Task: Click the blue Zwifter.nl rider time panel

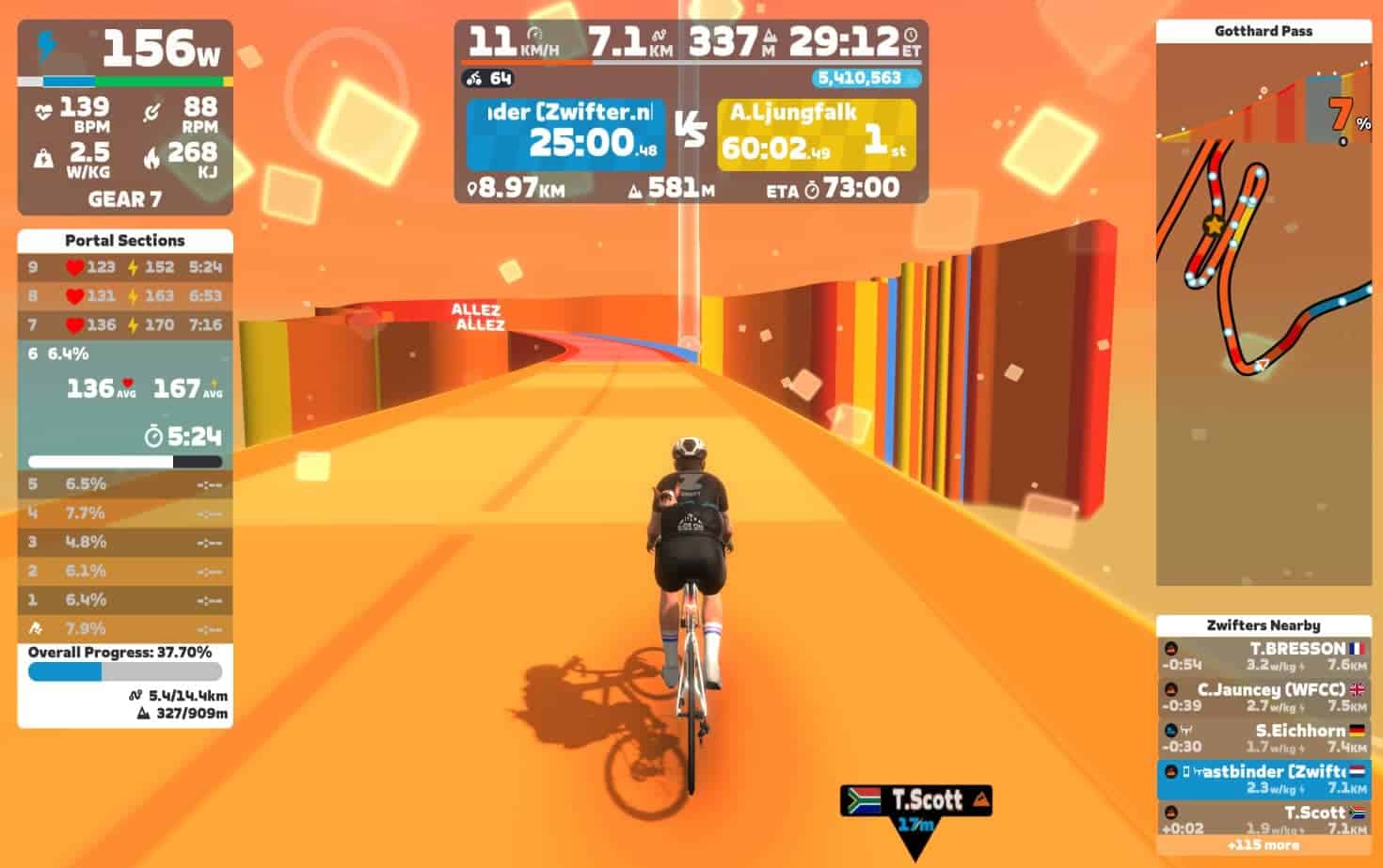Action: (565, 135)
